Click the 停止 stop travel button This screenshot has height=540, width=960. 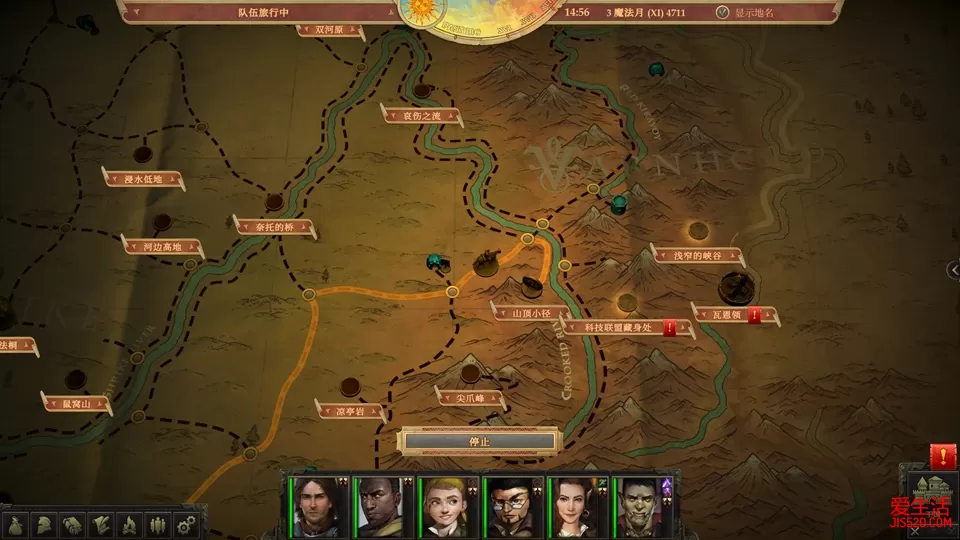(479, 441)
